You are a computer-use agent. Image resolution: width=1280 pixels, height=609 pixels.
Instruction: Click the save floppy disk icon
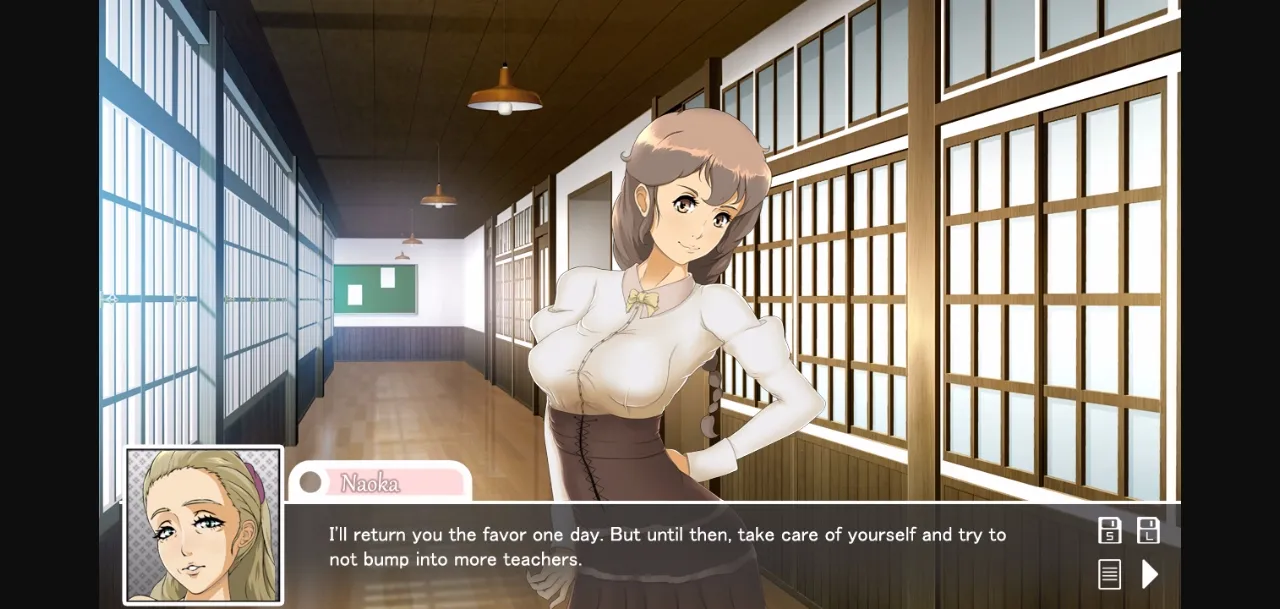coord(1109,531)
